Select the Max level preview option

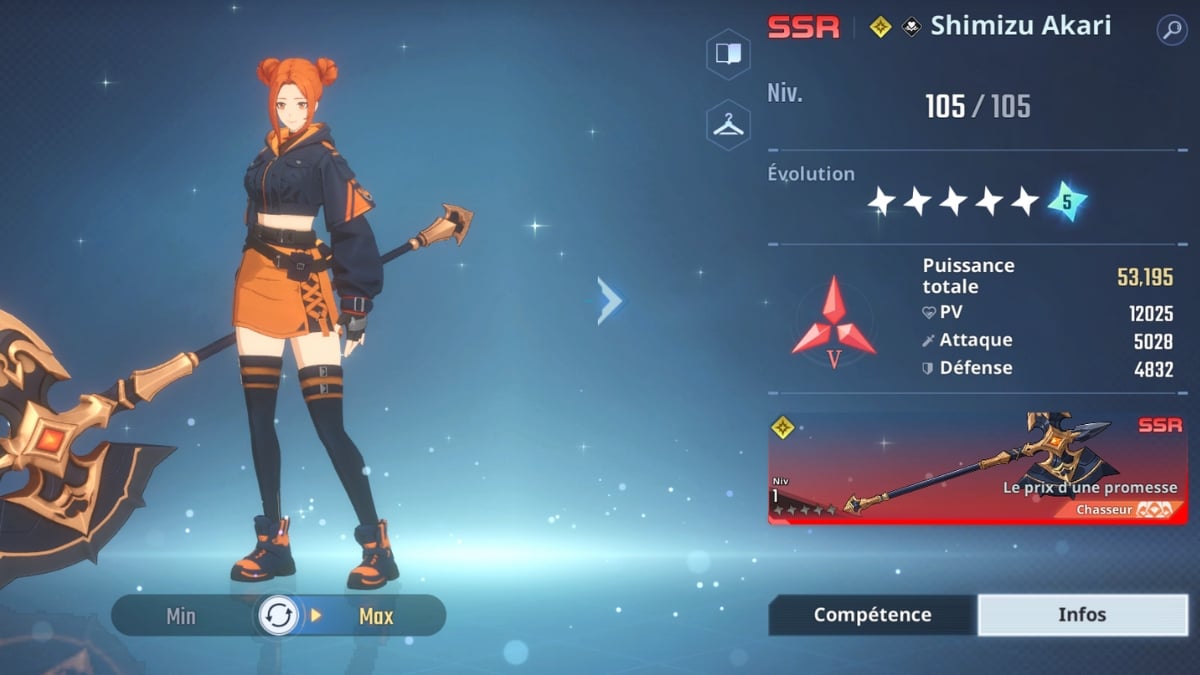376,616
